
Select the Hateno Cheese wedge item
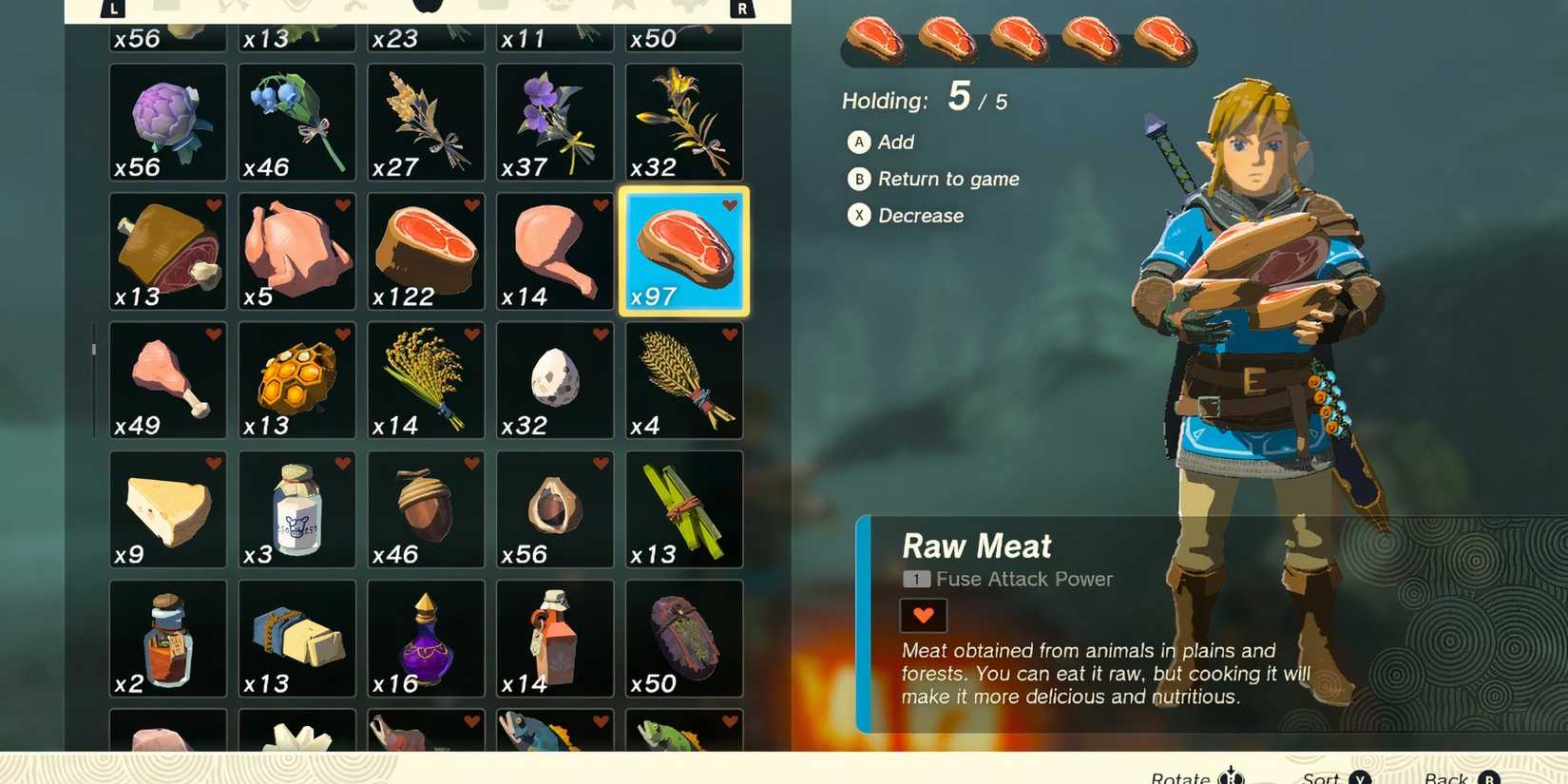167,508
